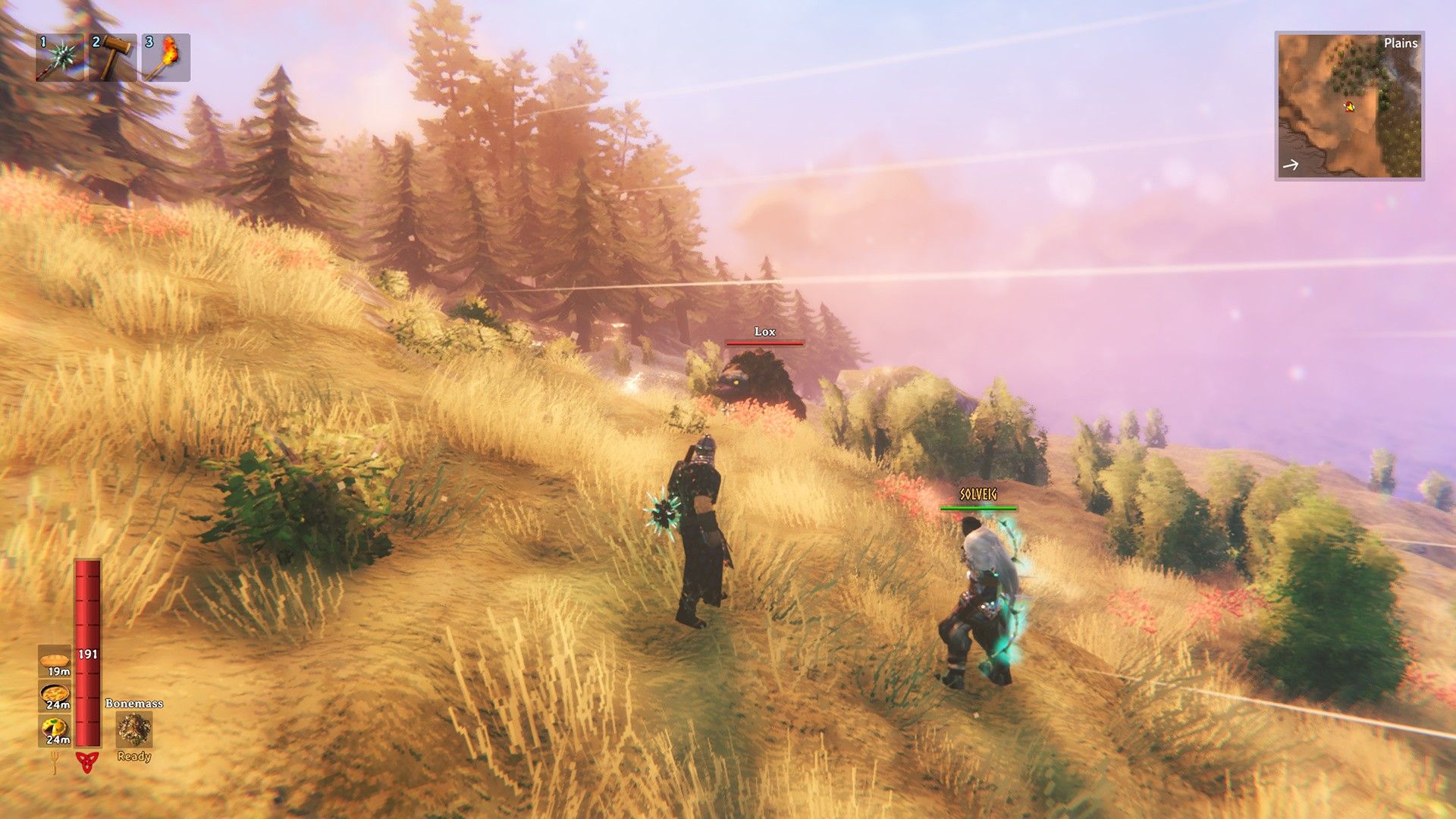The height and width of the screenshot is (819, 1456).
Task: Equip the hammer from hotbar slot 2
Action: point(113,58)
